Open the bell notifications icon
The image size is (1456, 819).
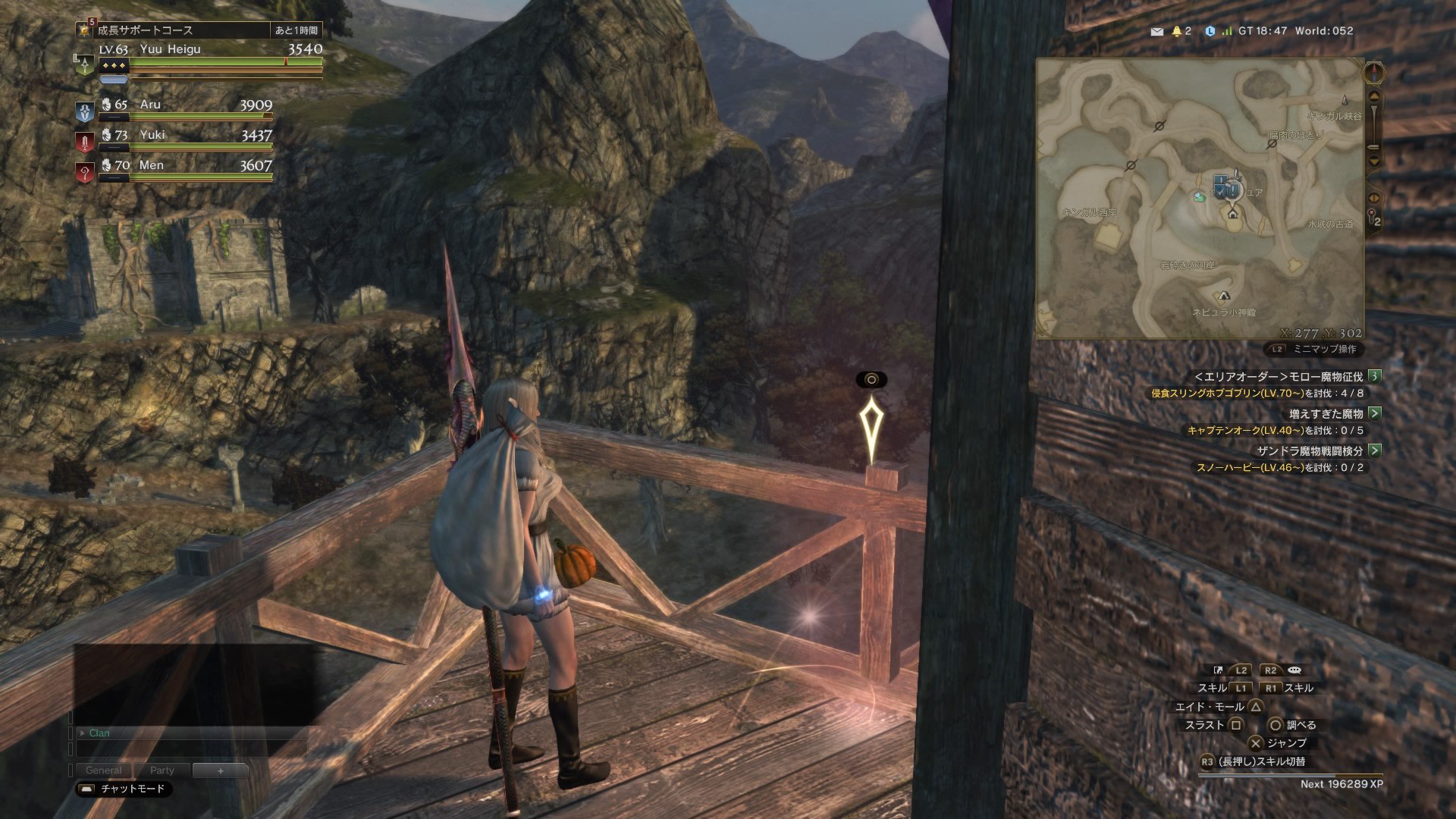point(1177,32)
